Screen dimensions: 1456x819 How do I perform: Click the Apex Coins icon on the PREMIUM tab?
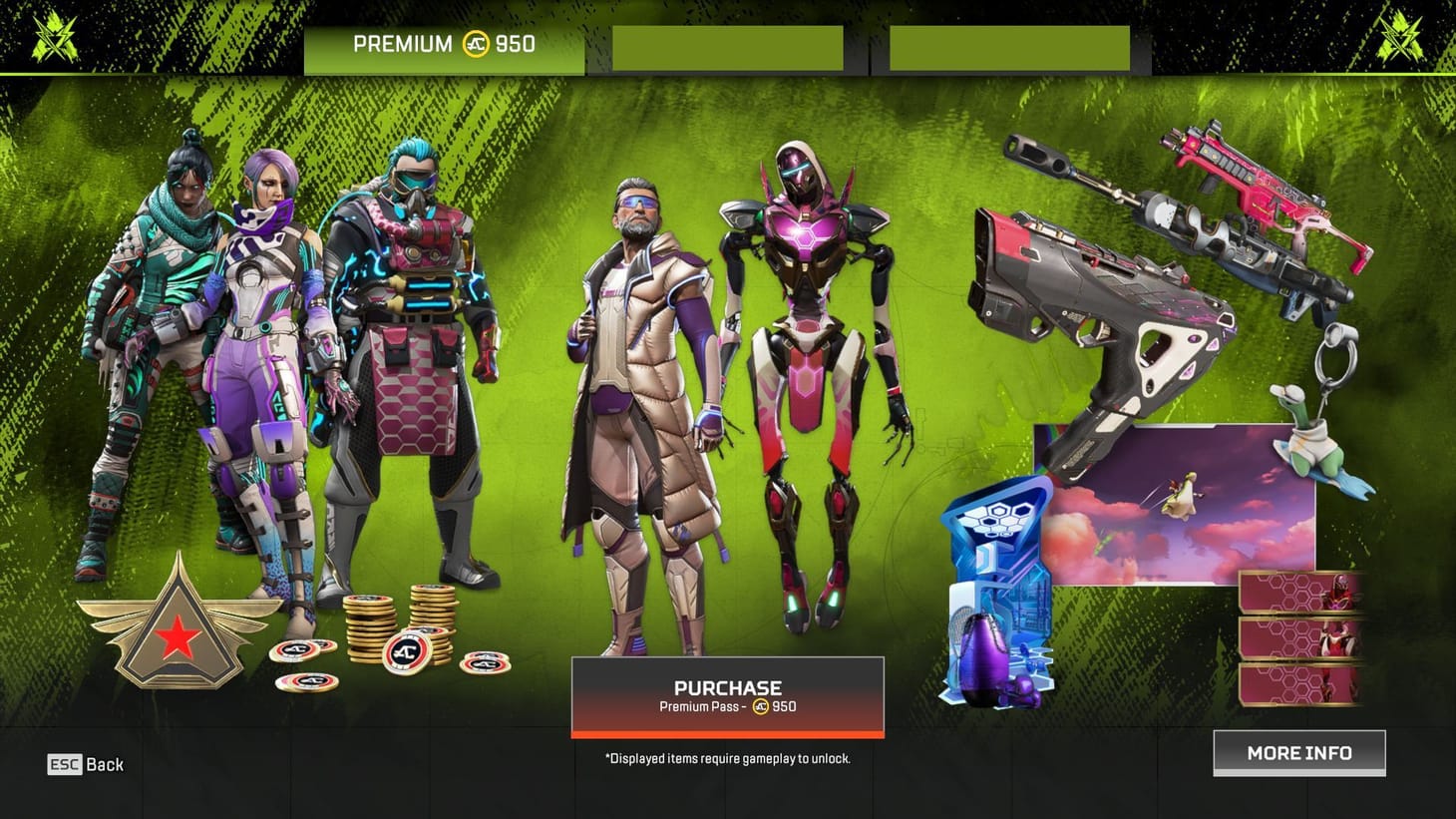click(476, 44)
